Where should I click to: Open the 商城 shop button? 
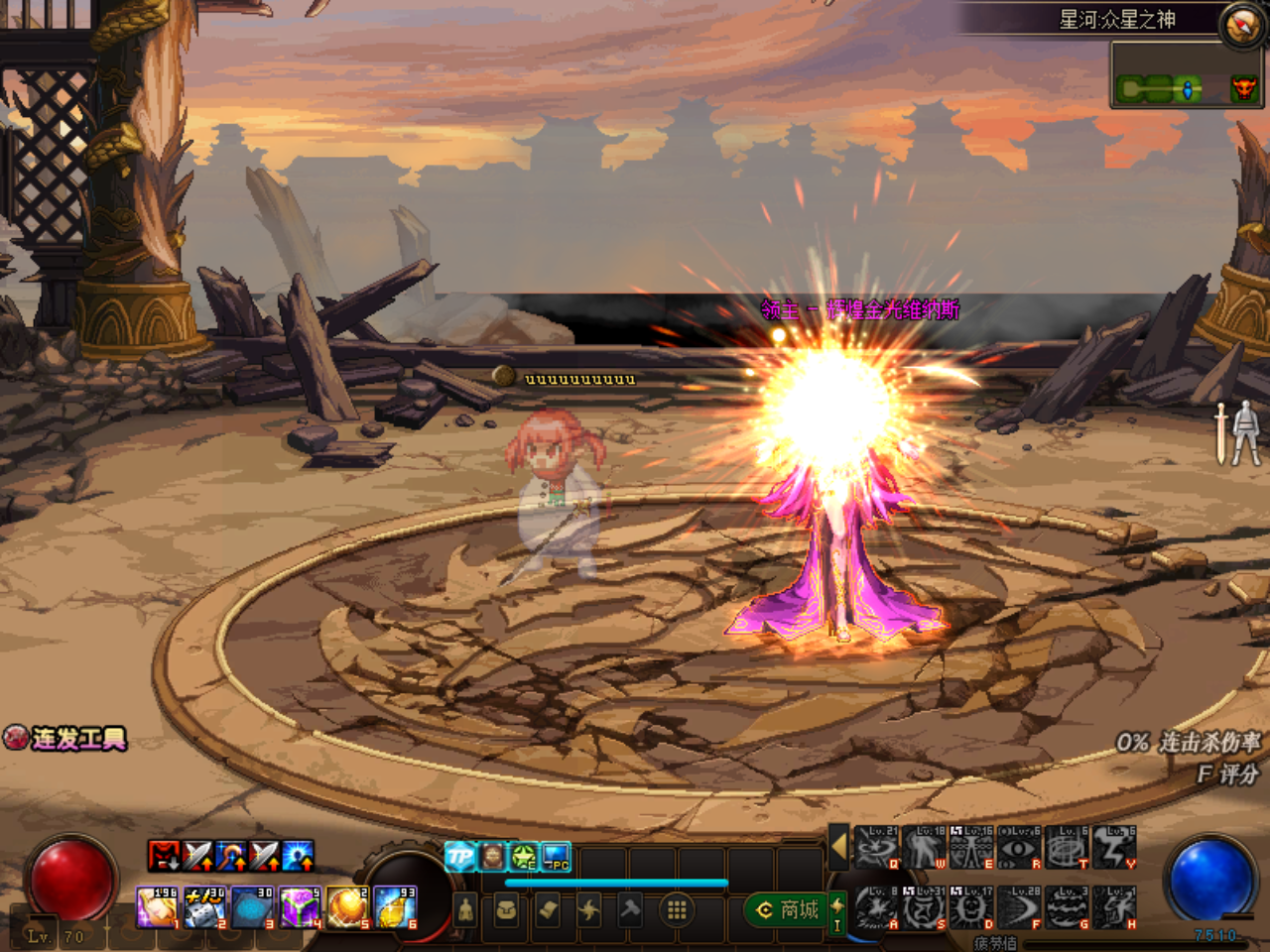coord(789,909)
